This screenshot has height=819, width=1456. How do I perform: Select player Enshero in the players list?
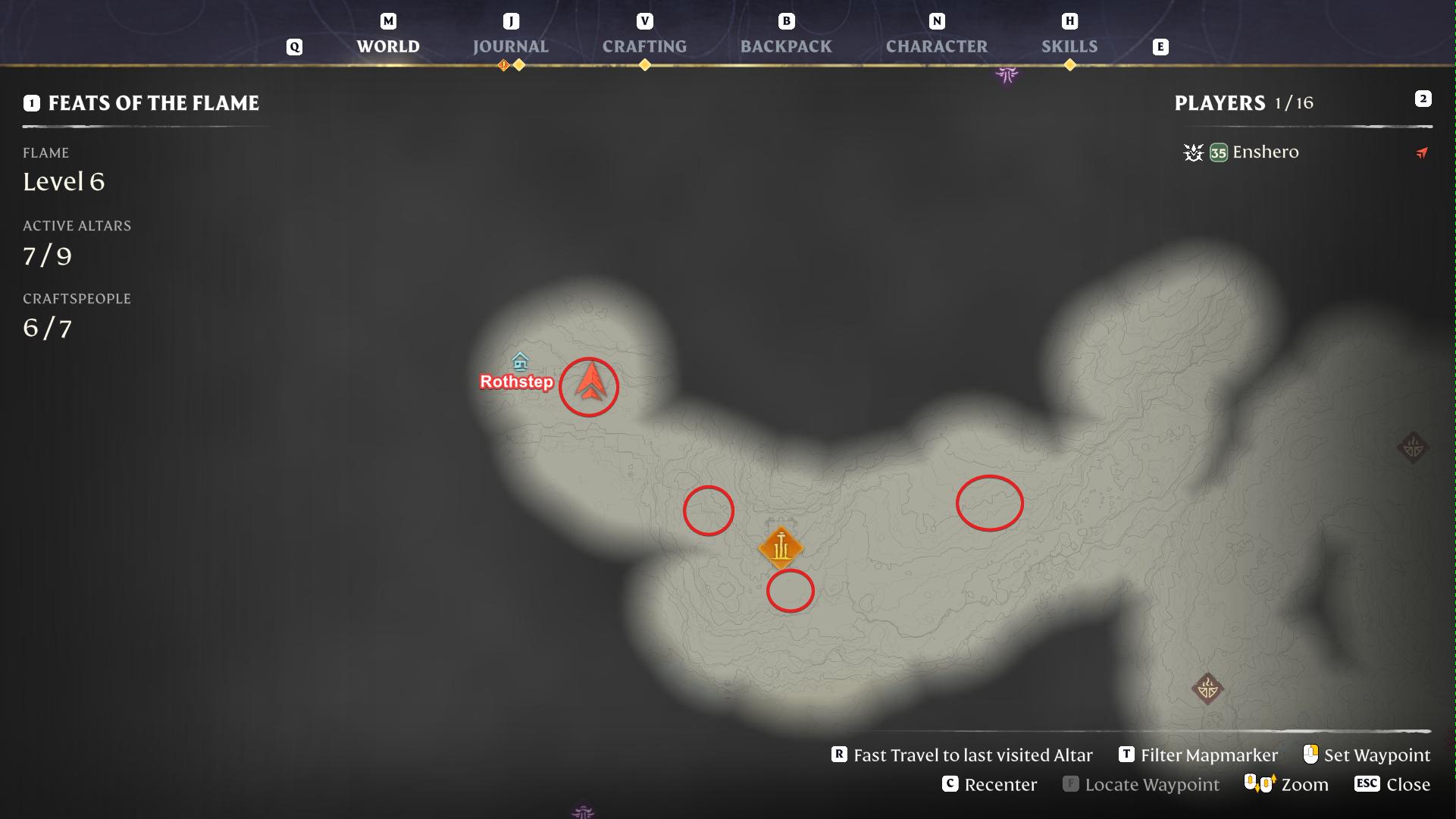click(1265, 152)
